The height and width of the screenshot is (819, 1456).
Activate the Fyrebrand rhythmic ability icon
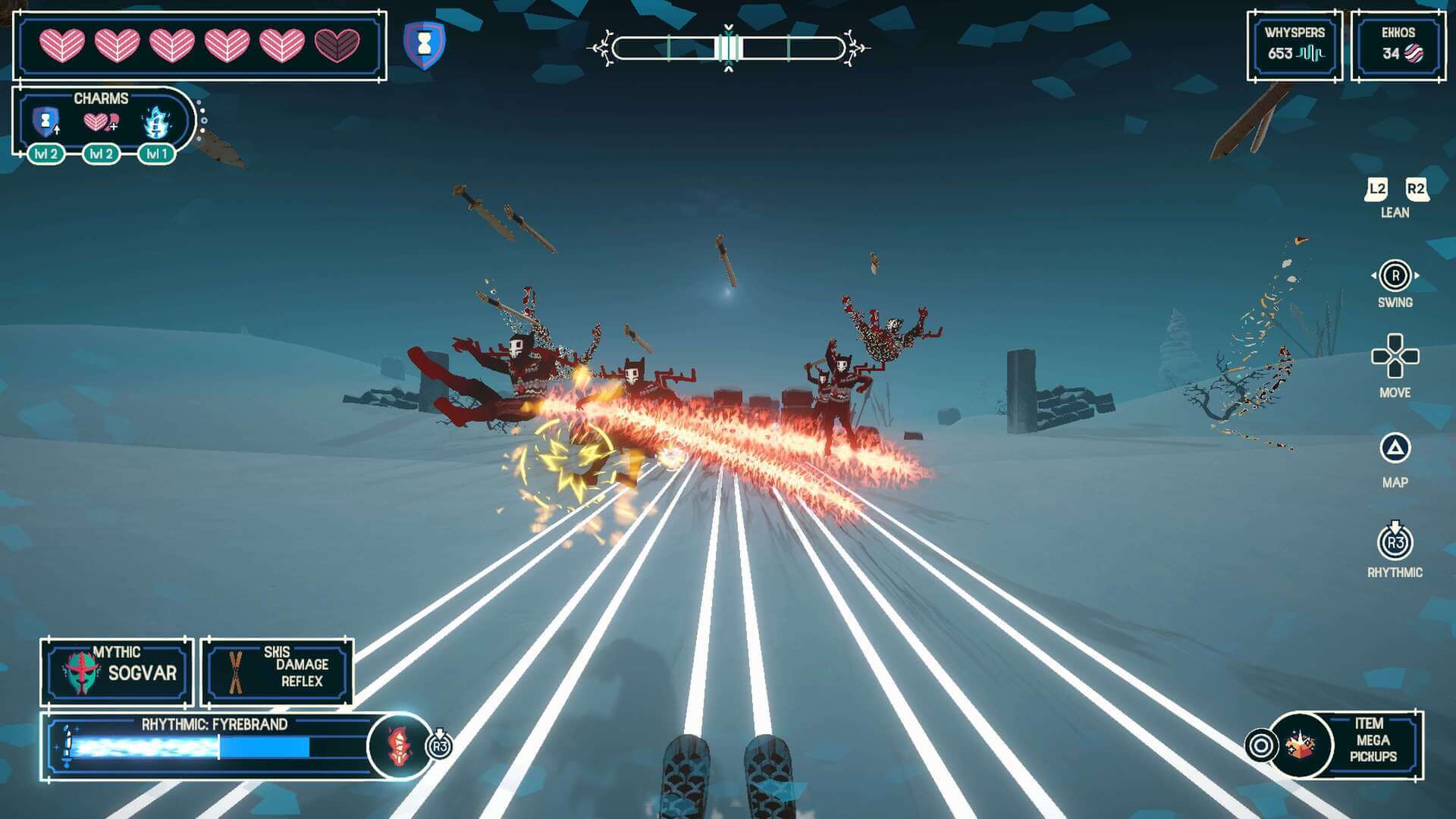[x=399, y=746]
